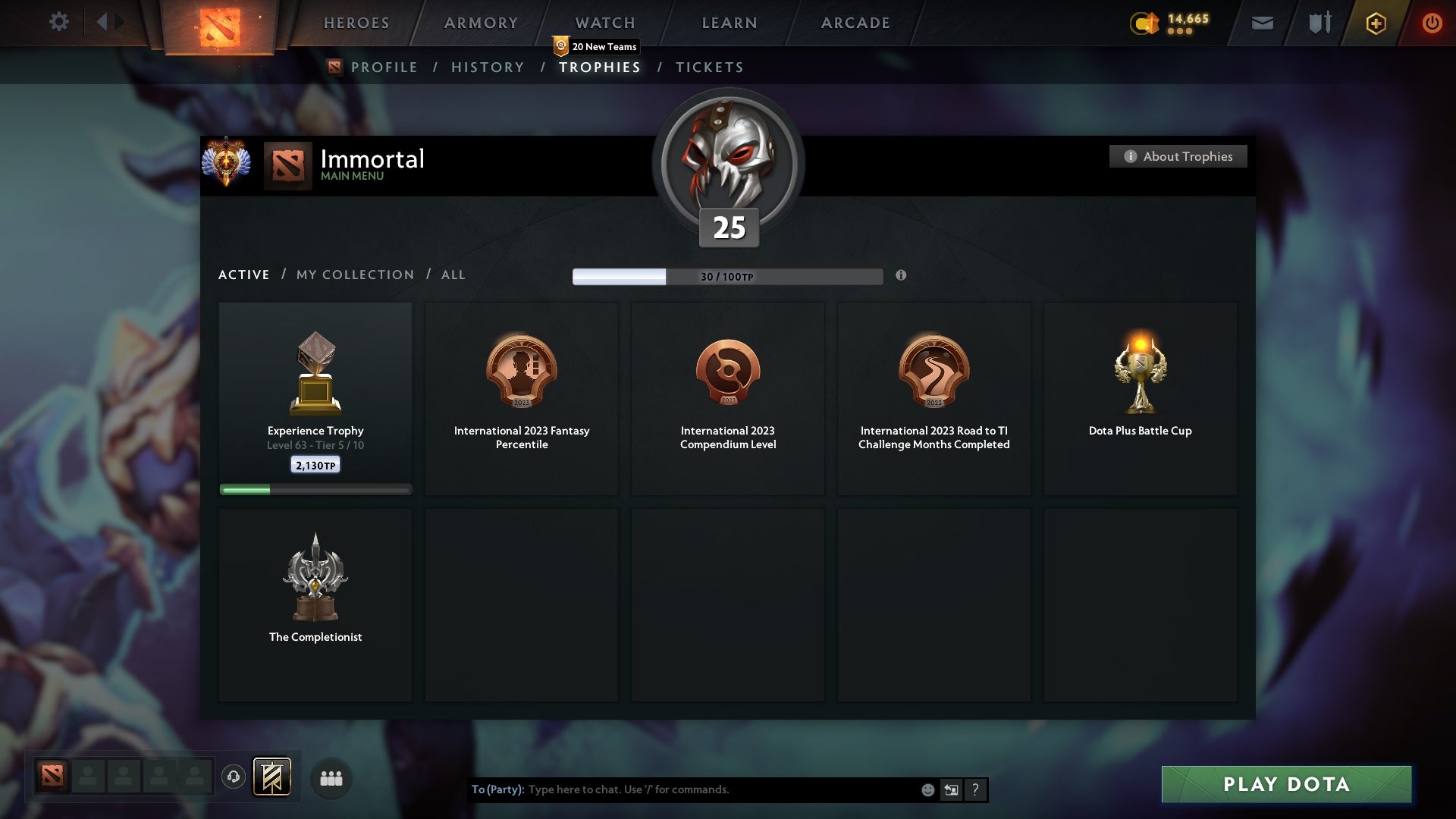Open the voice chat headset icon

click(x=234, y=778)
